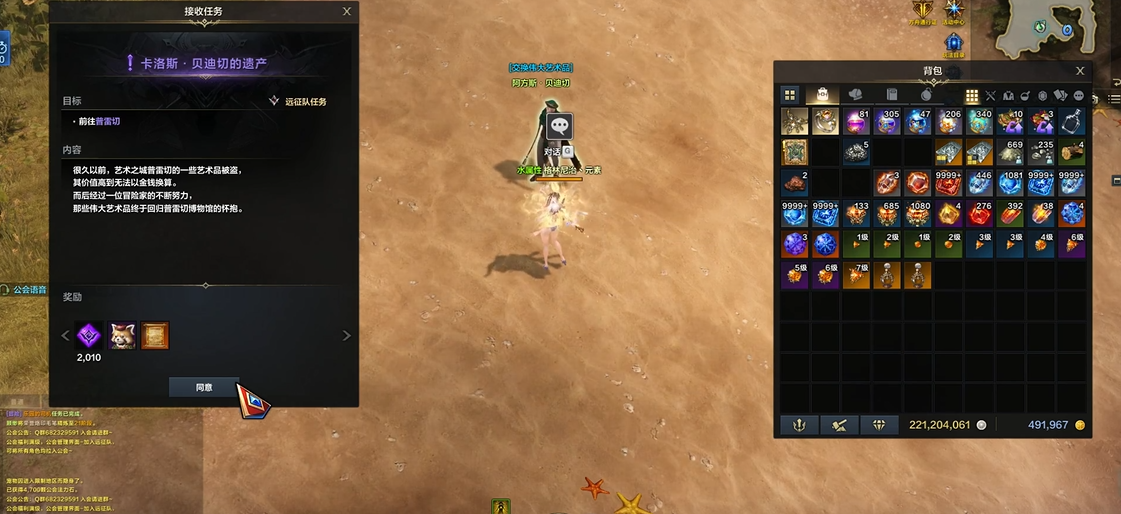This screenshot has height=514, width=1121.
Task: Select the purple gem reward showing 2,010
Action: coord(91,335)
